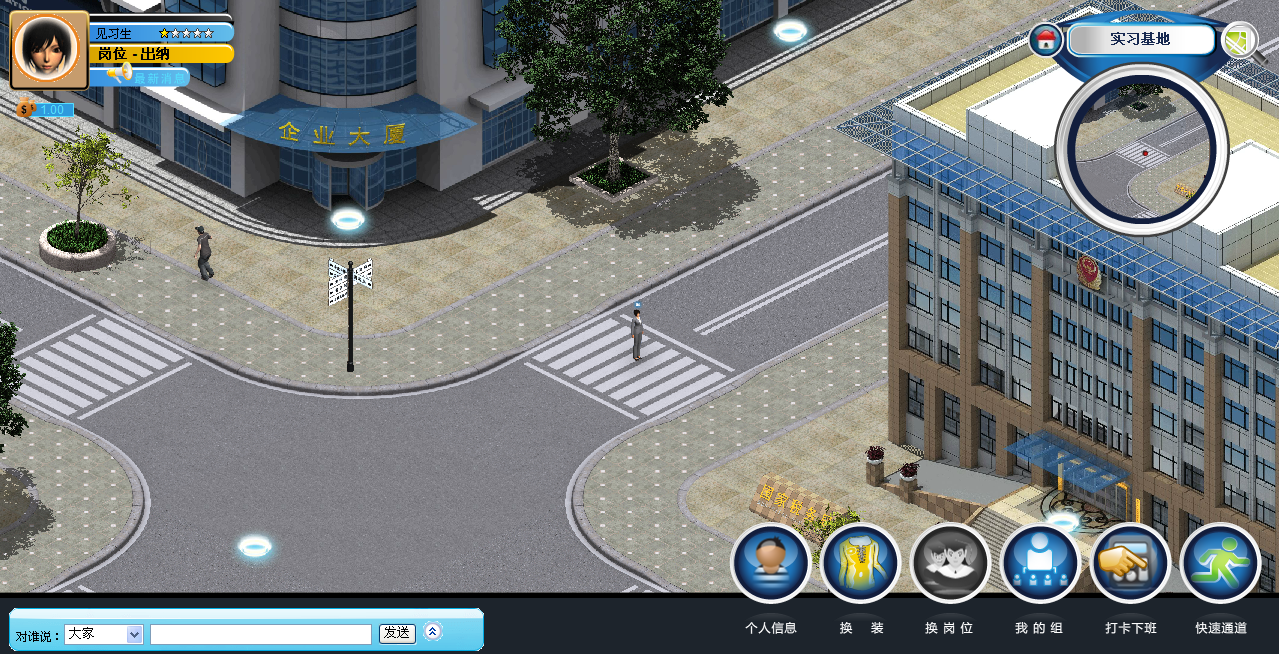
Task: Open the 我的组 my group icon
Action: tap(1040, 563)
